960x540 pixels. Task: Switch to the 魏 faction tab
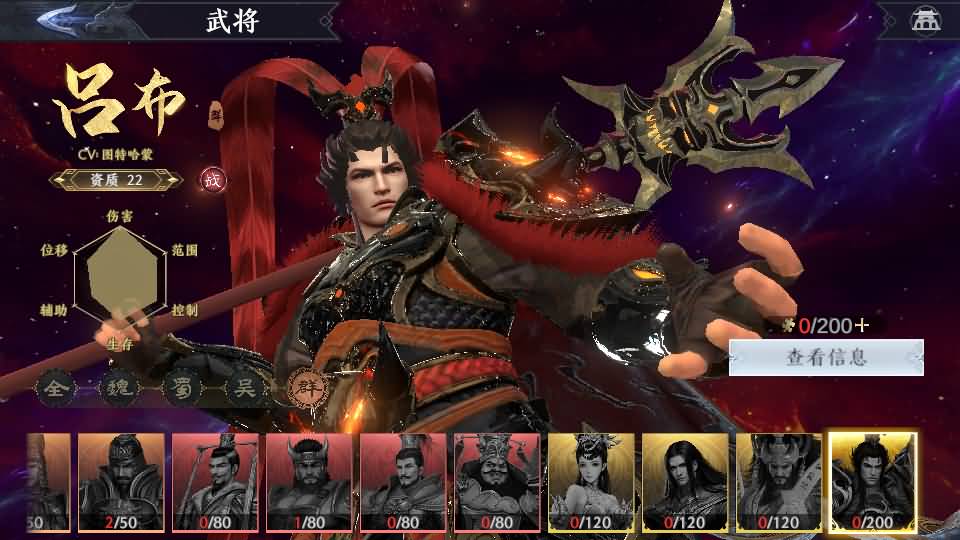tap(116, 387)
